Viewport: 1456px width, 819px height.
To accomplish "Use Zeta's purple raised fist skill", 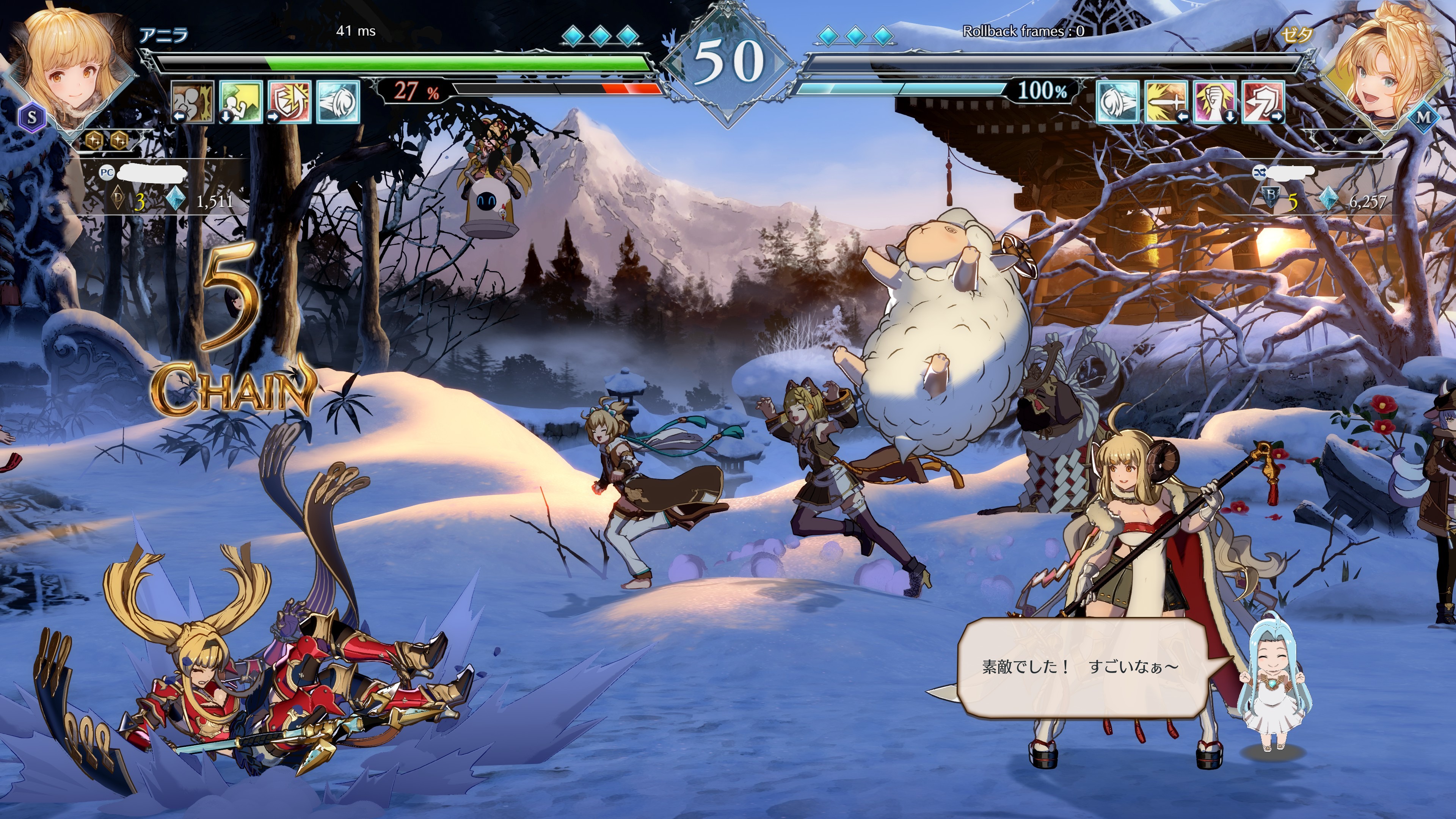I will coord(1214,102).
